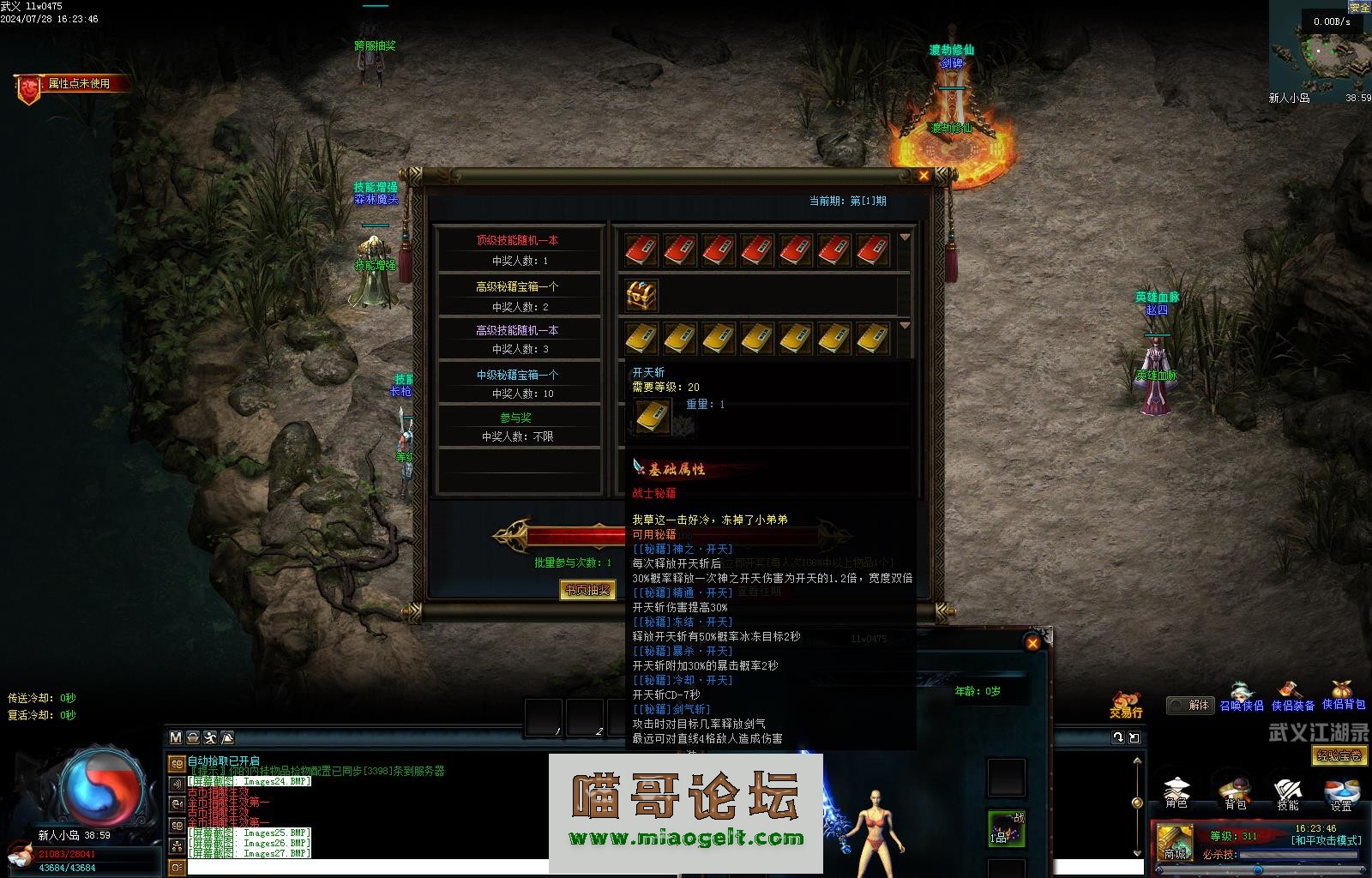Viewport: 1372px width, 878px height.
Task: Open 侠侣背包 companion bag
Action: tap(1343, 696)
